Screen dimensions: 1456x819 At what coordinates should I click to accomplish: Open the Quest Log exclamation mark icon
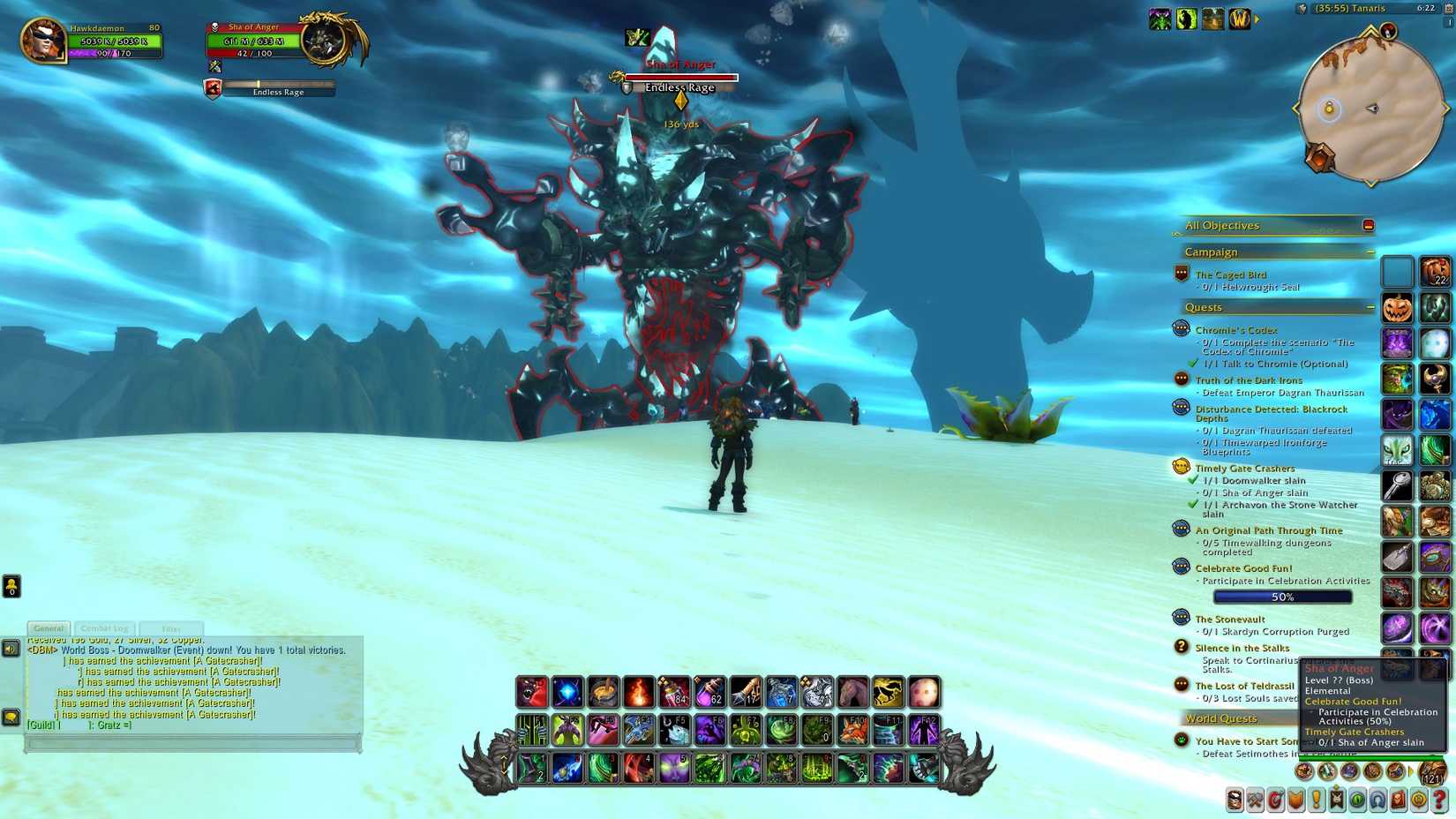1317,800
